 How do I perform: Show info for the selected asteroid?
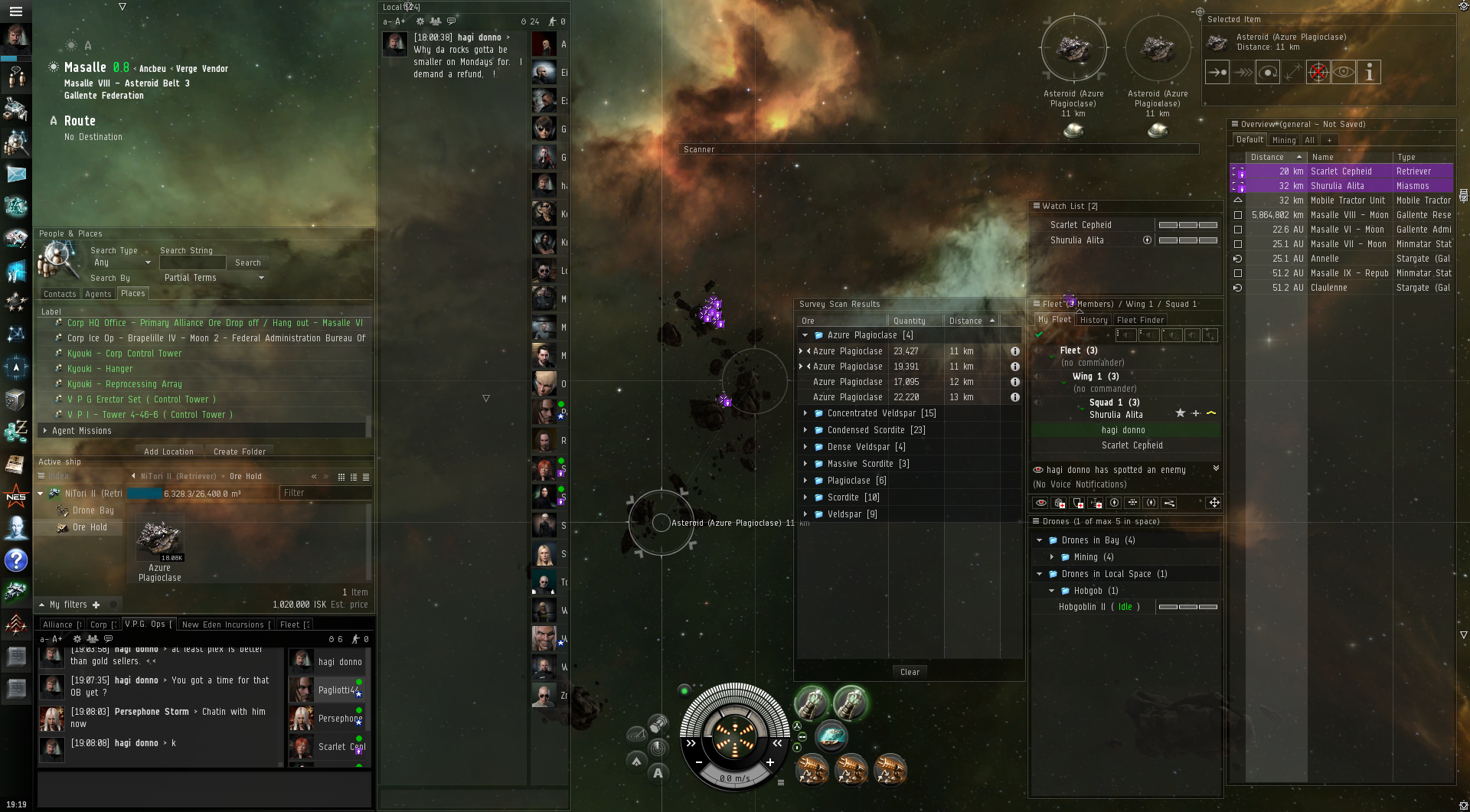tap(1369, 72)
